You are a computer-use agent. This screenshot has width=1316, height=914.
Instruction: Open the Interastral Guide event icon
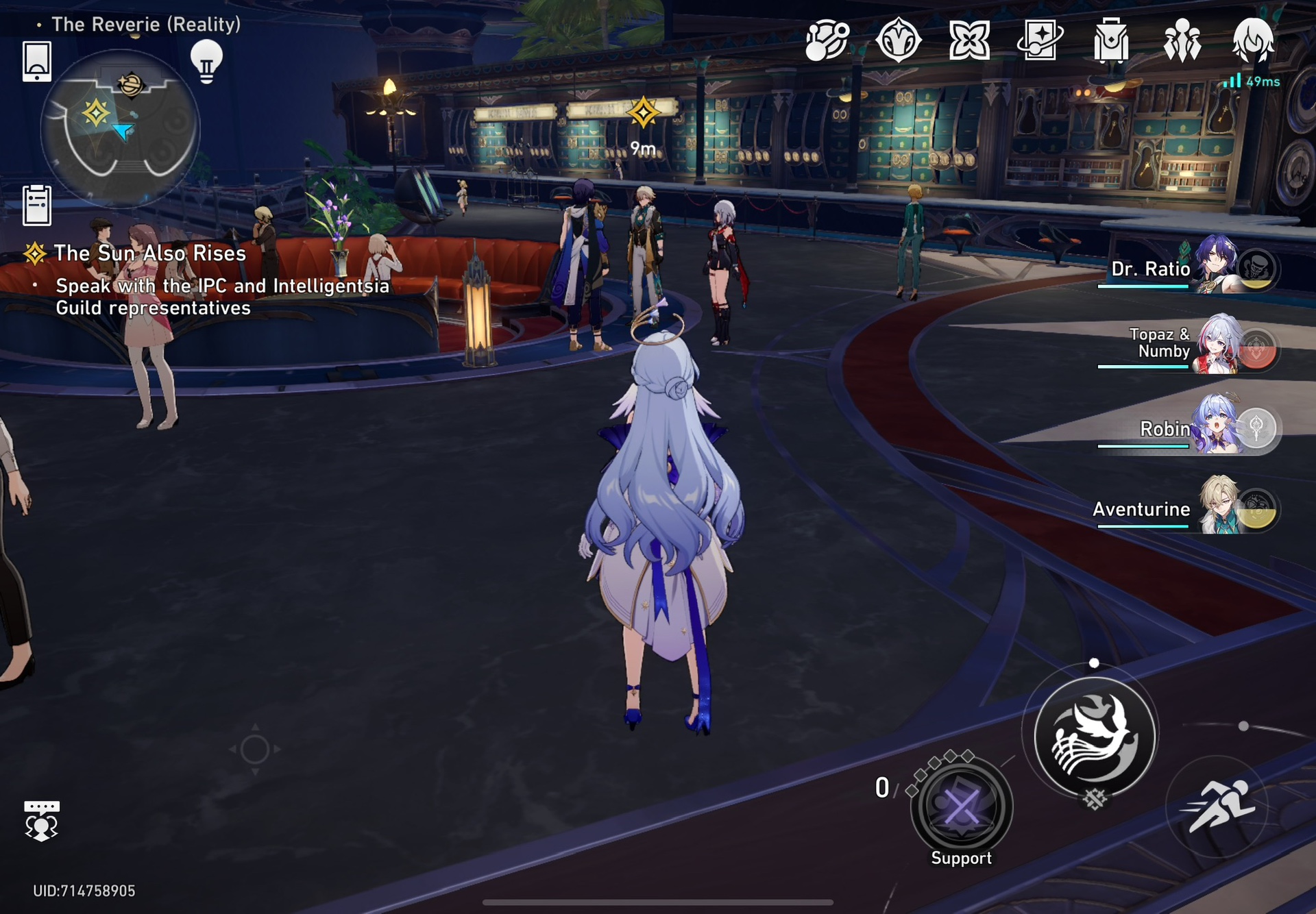click(x=898, y=40)
